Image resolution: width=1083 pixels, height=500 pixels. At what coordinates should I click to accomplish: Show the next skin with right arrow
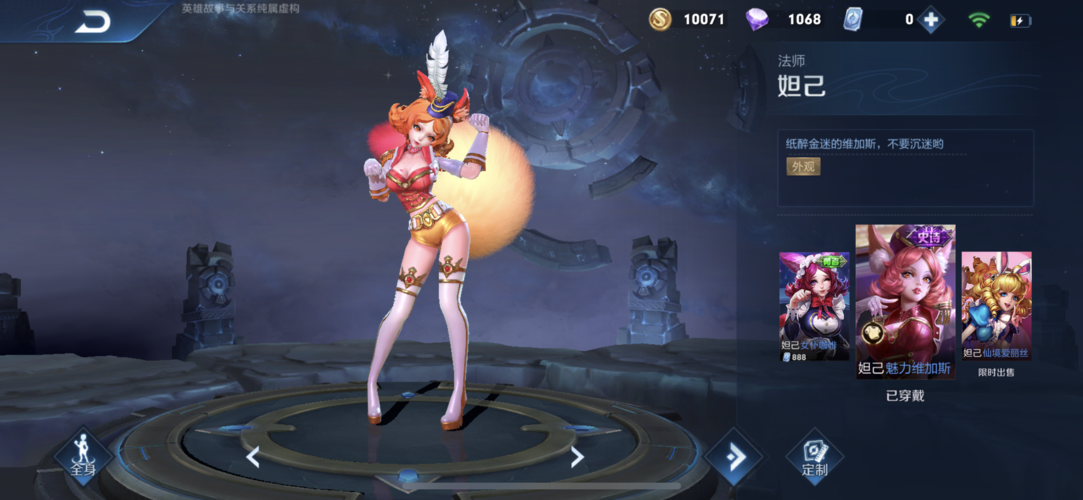click(577, 457)
